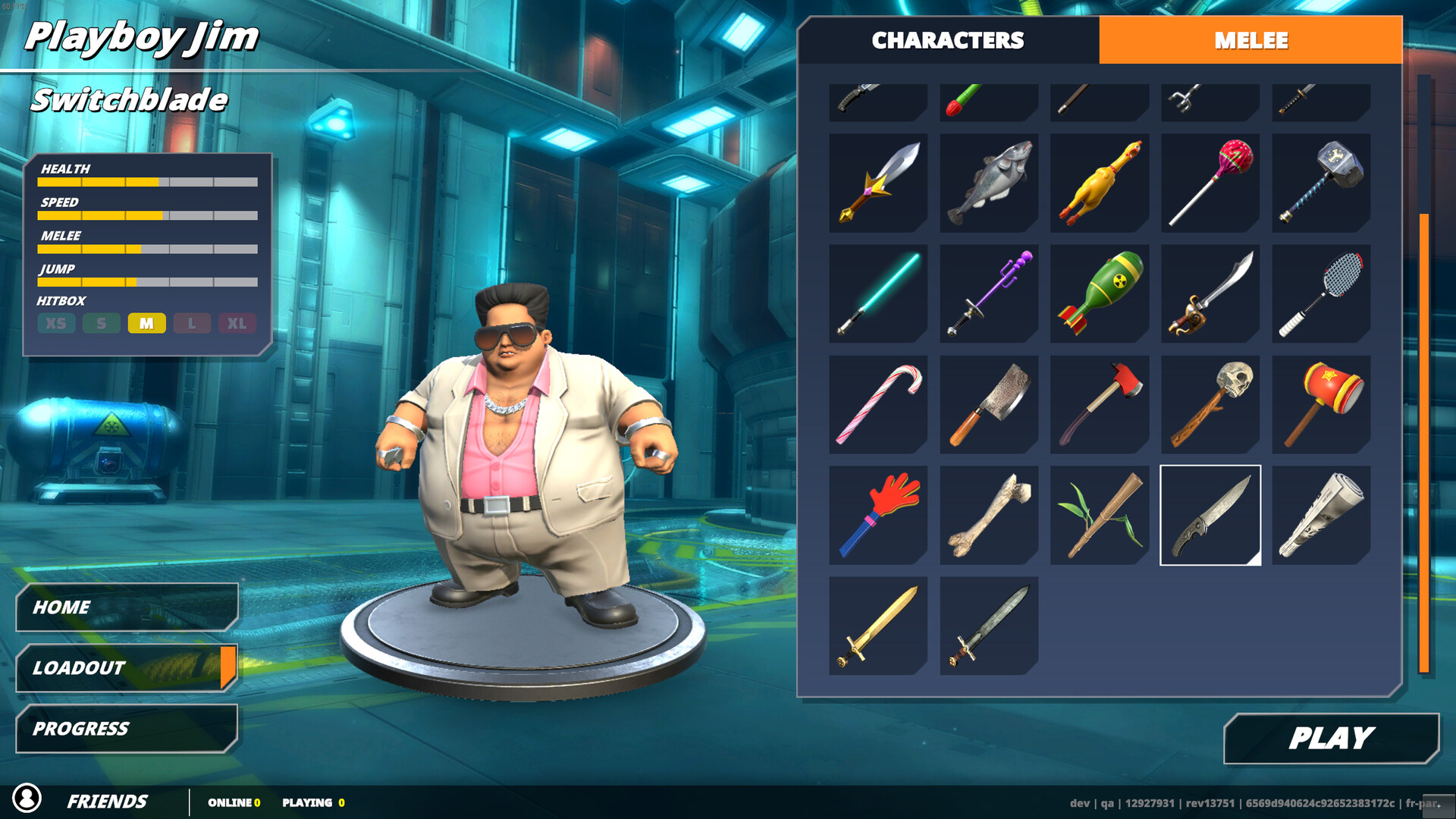This screenshot has width=1456, height=819.
Task: Pick the candy cane weapon
Action: tap(877, 403)
